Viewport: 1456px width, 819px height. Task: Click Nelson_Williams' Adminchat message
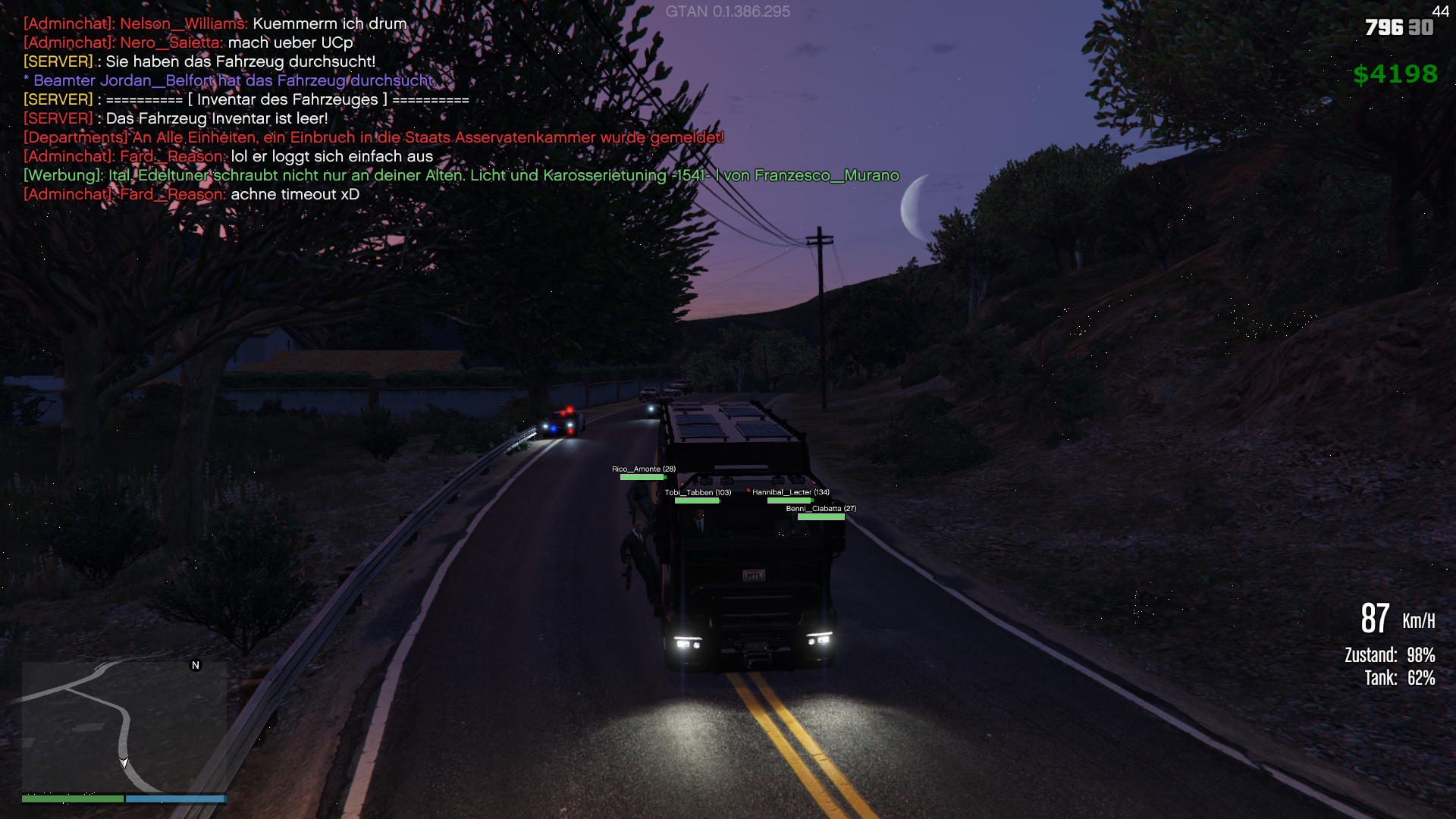215,24
